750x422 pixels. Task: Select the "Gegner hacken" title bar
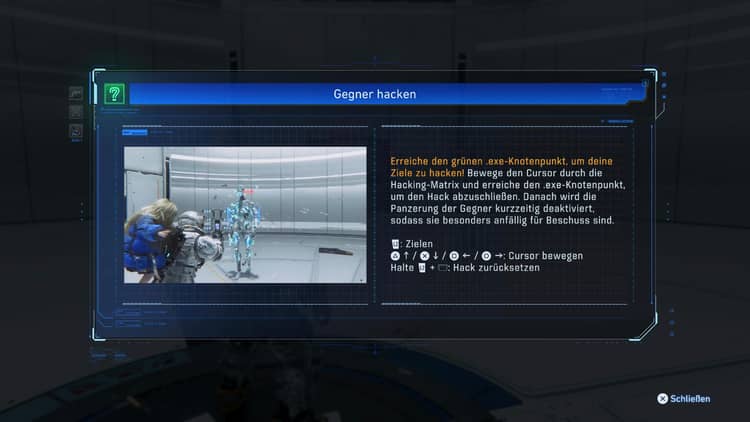[x=375, y=94]
